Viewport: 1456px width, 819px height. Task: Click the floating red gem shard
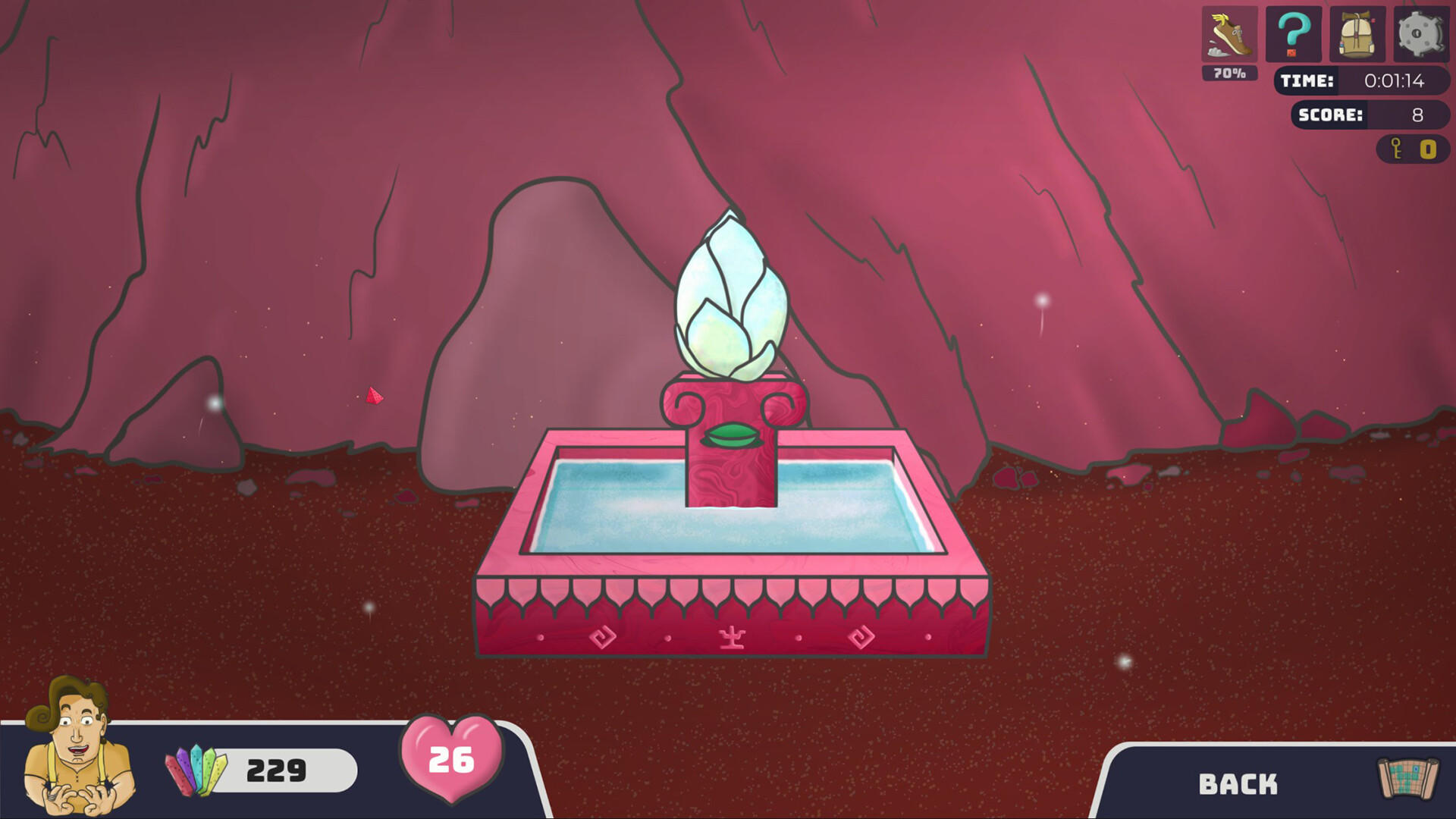373,394
